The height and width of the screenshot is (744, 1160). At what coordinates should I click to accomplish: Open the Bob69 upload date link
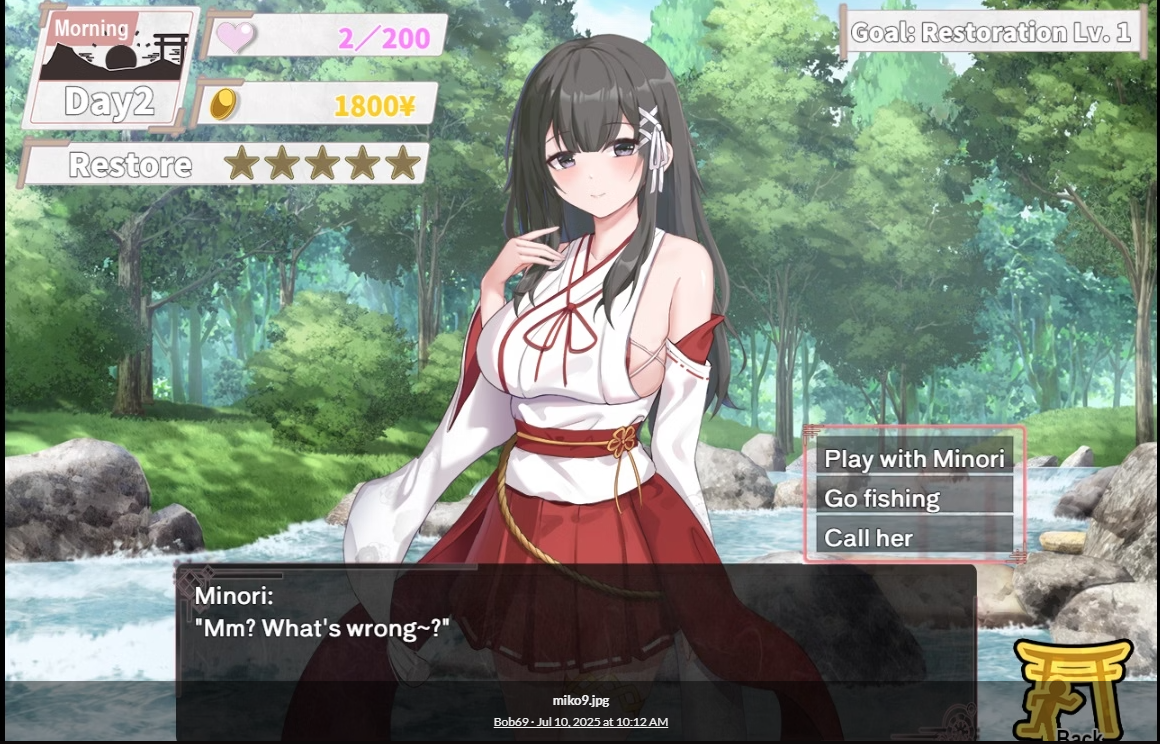pyautogui.click(x=580, y=722)
